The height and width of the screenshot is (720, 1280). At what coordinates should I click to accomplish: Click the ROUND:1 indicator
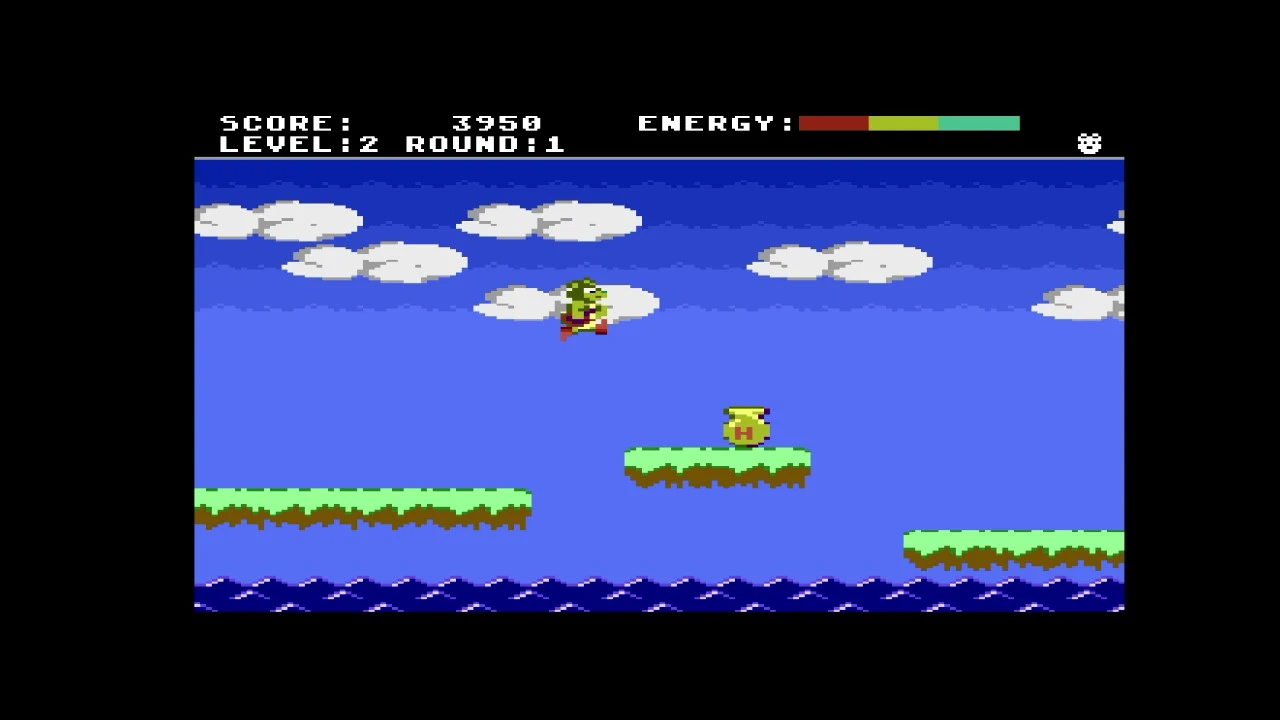coord(485,144)
